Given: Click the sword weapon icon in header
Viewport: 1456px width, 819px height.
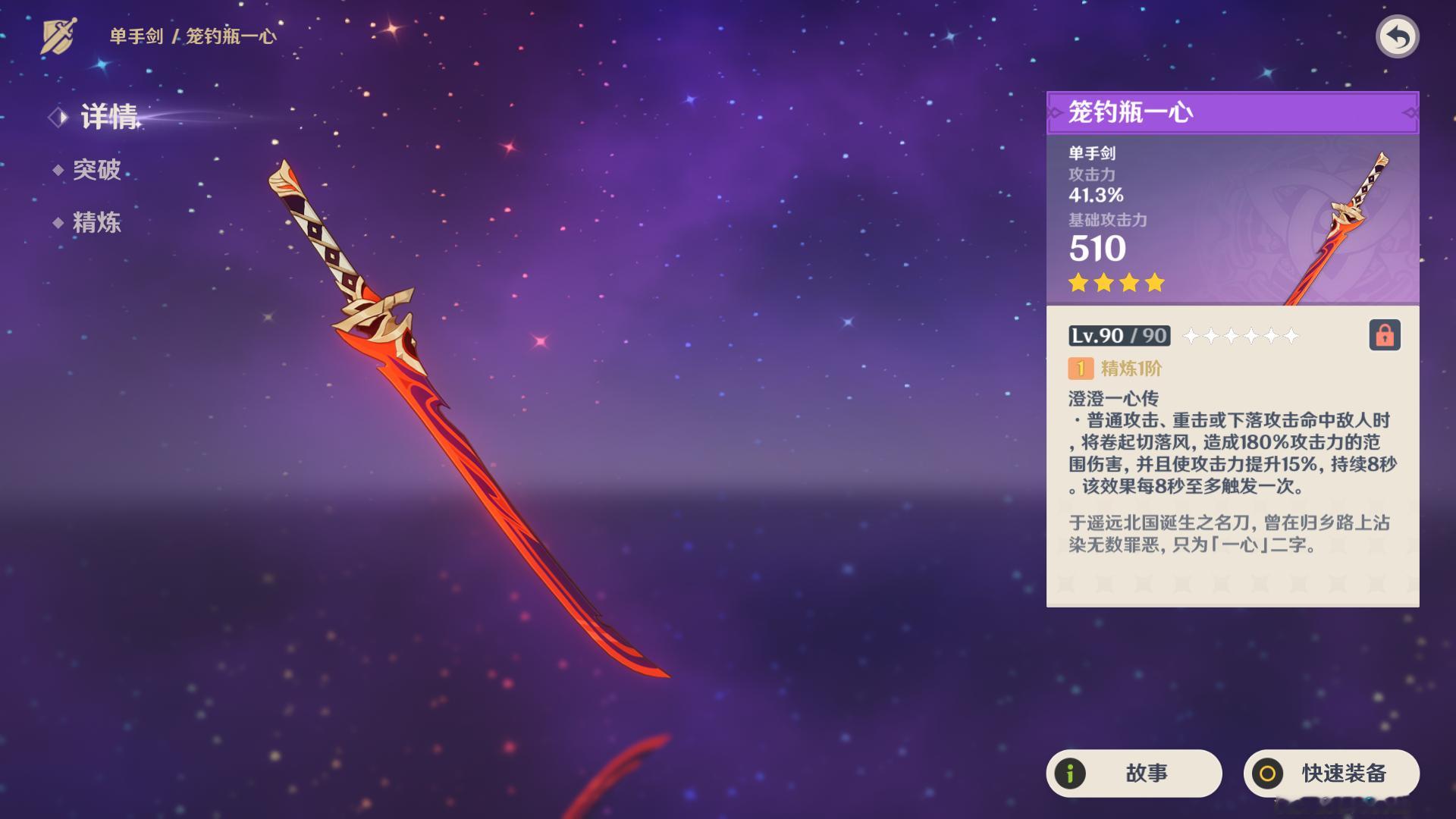Looking at the screenshot, I should (x=58, y=36).
